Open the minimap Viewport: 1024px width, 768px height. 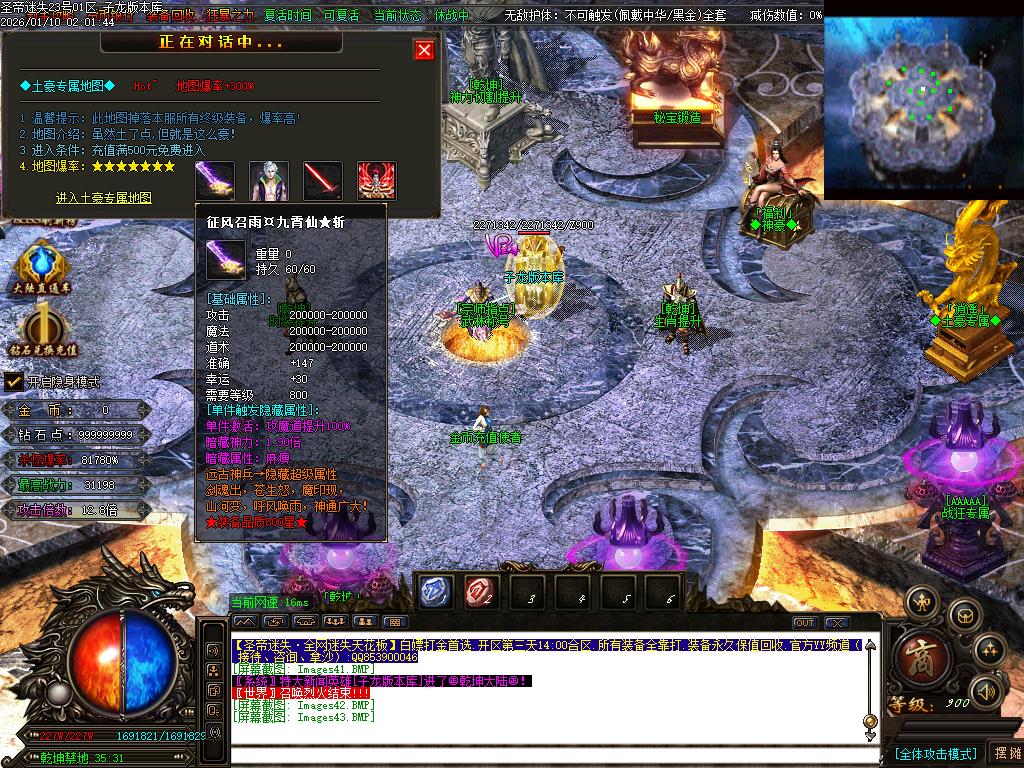(x=922, y=105)
